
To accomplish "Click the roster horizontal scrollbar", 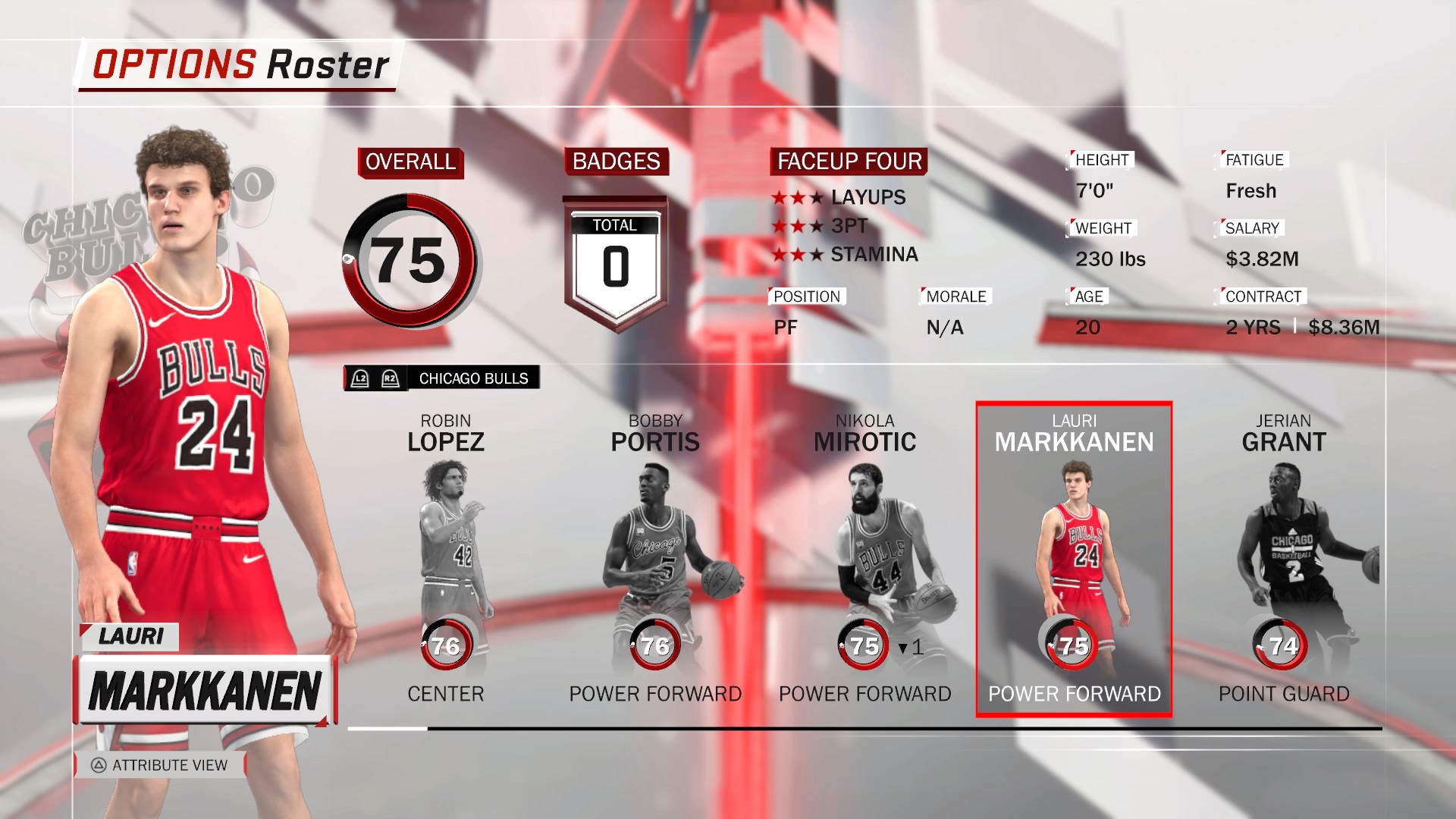I will [x=864, y=729].
